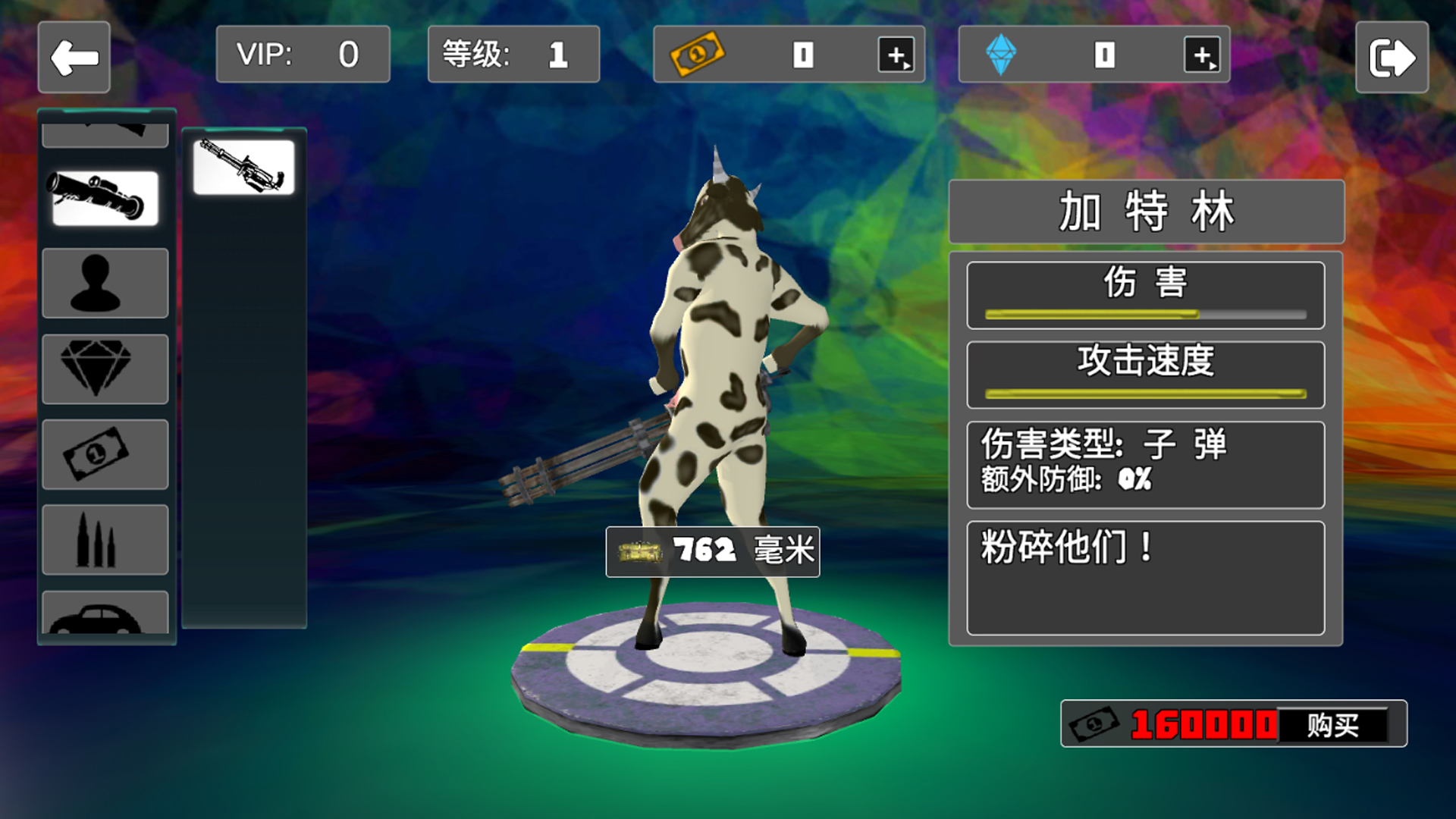Click the 加特林 title header
This screenshot has height=819, width=1456.
[1145, 212]
